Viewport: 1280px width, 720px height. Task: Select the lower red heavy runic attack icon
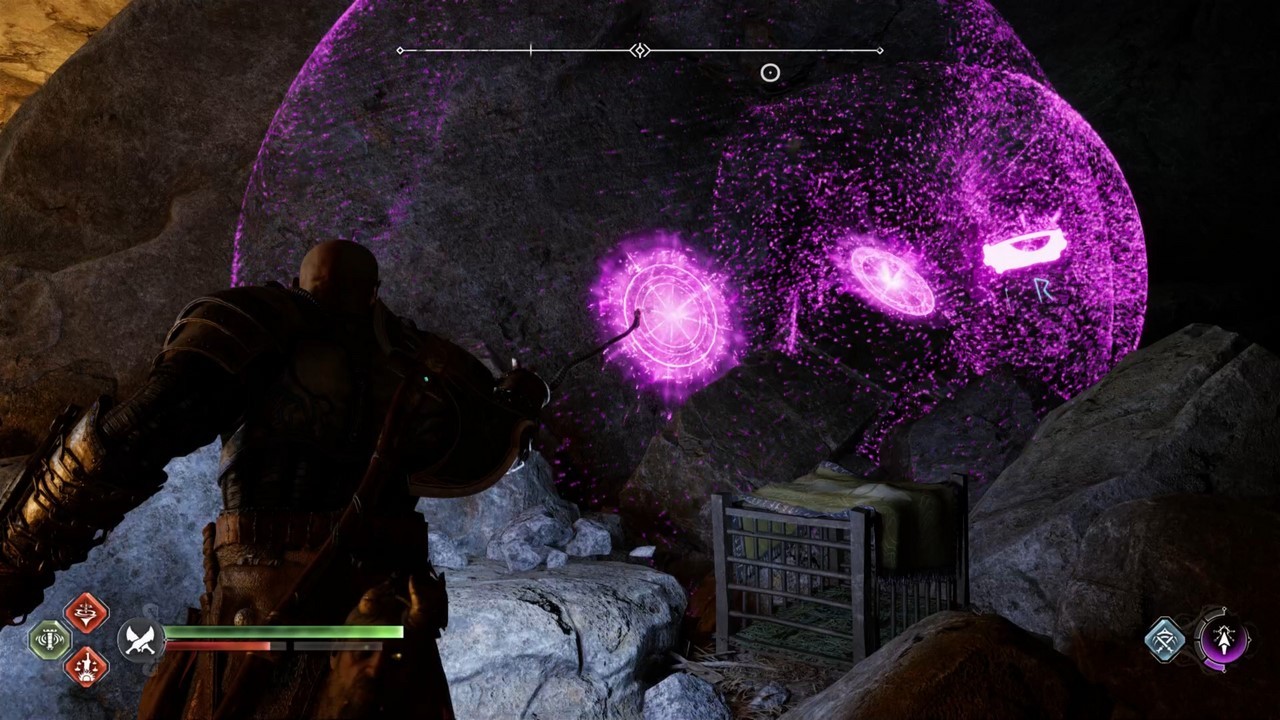tap(87, 668)
